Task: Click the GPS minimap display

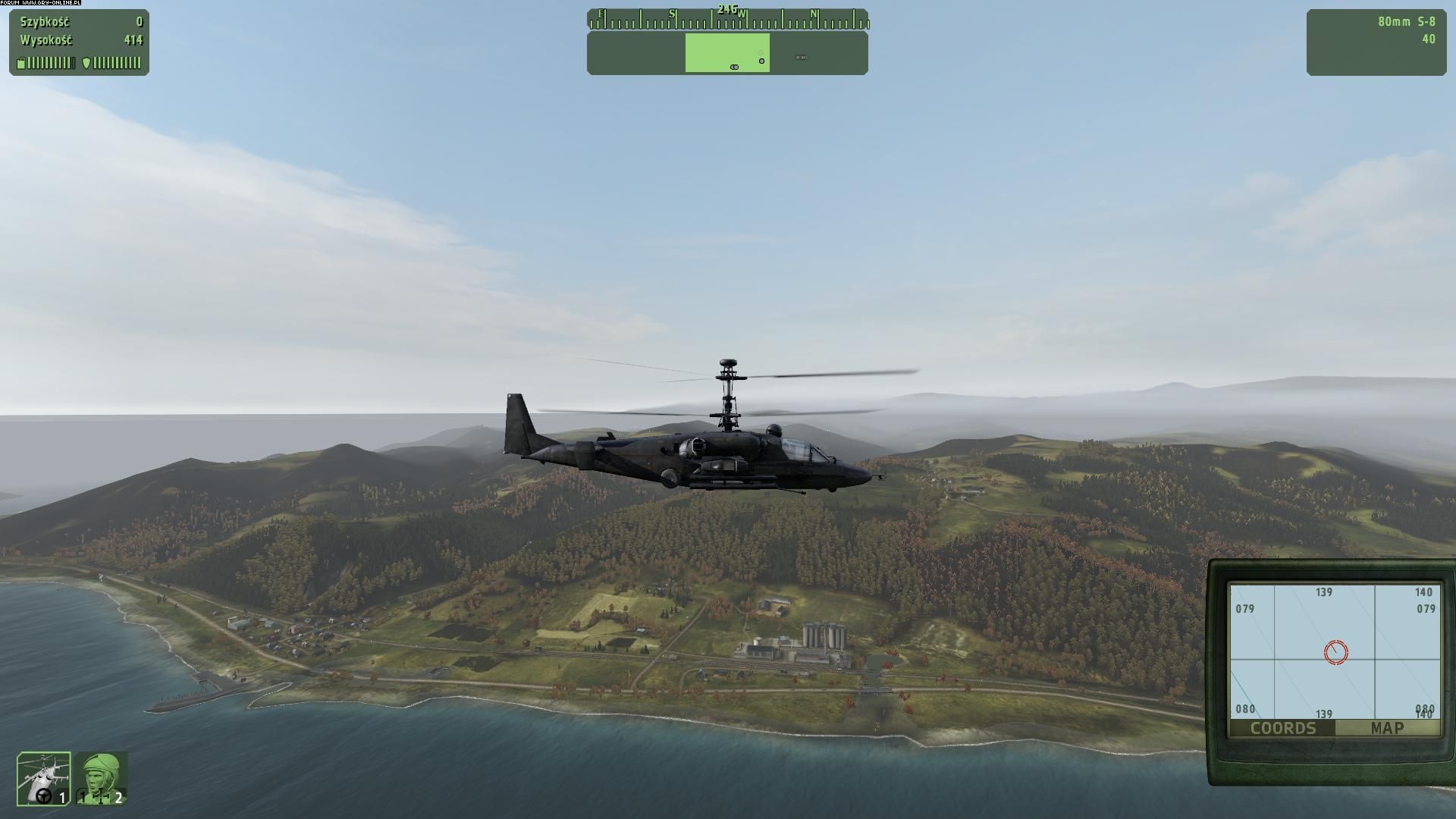Action: pos(1334,651)
